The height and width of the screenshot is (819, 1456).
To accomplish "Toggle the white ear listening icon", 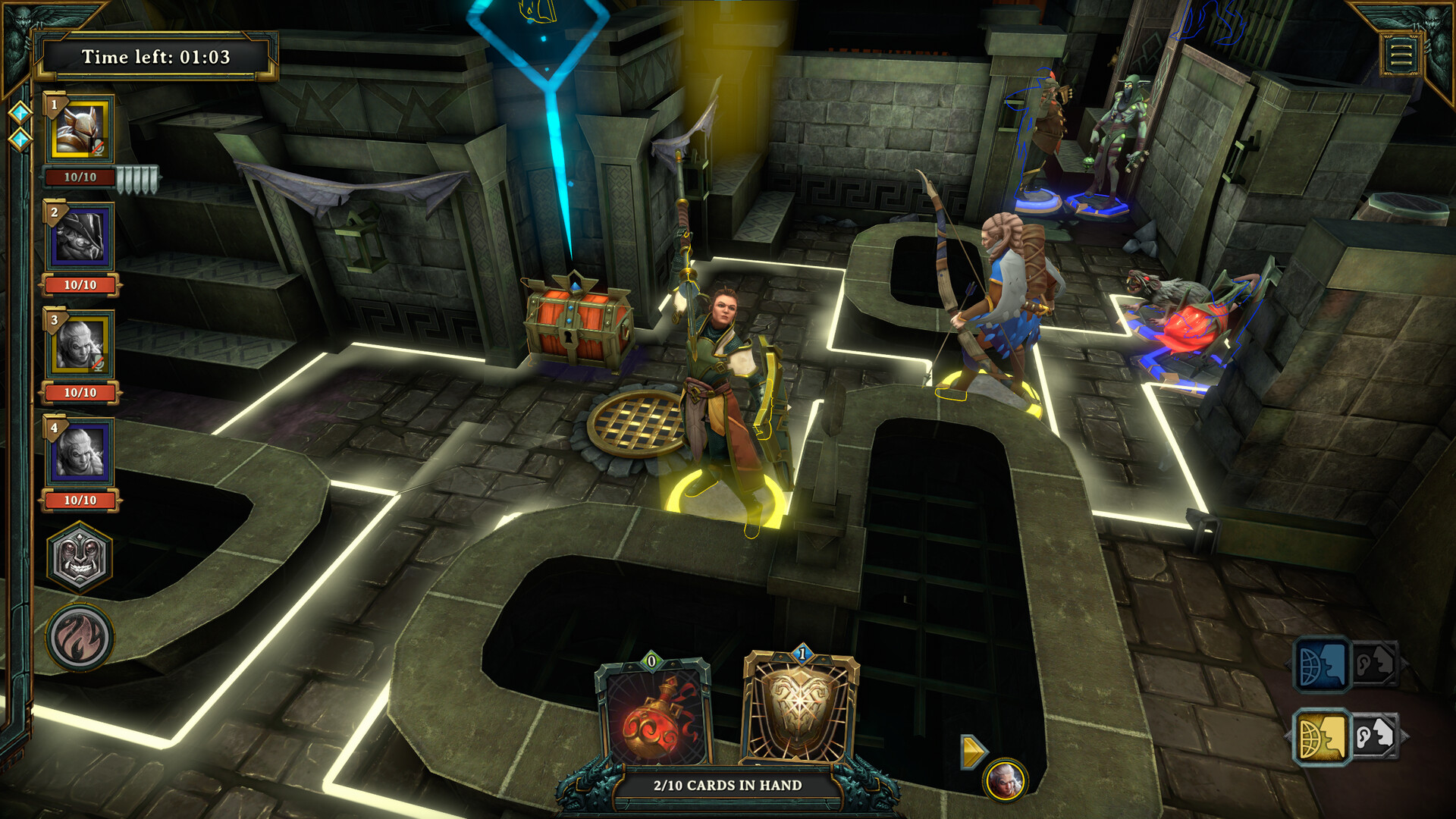I will pyautogui.click(x=1374, y=736).
